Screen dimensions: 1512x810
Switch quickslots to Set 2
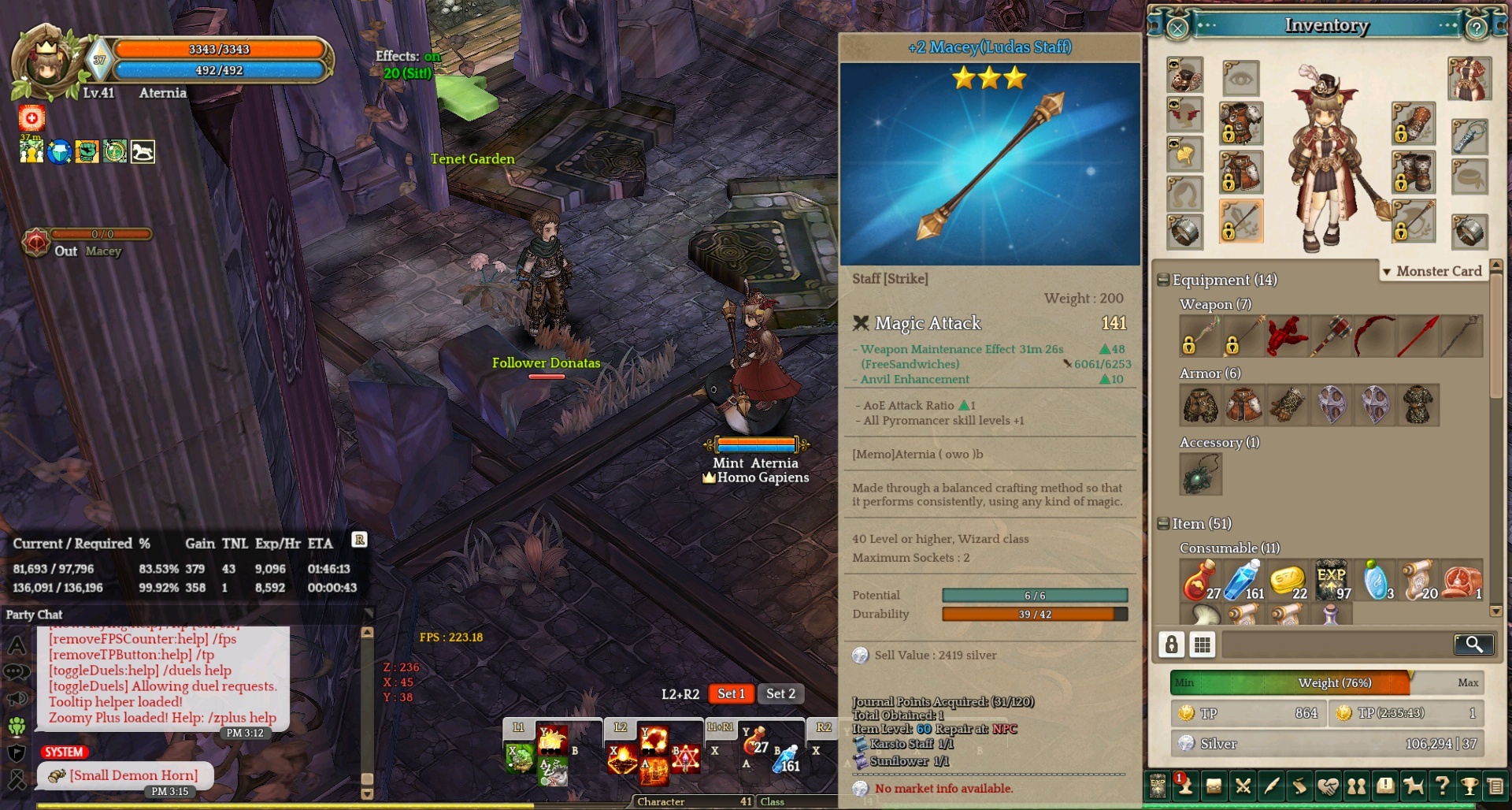coord(780,693)
